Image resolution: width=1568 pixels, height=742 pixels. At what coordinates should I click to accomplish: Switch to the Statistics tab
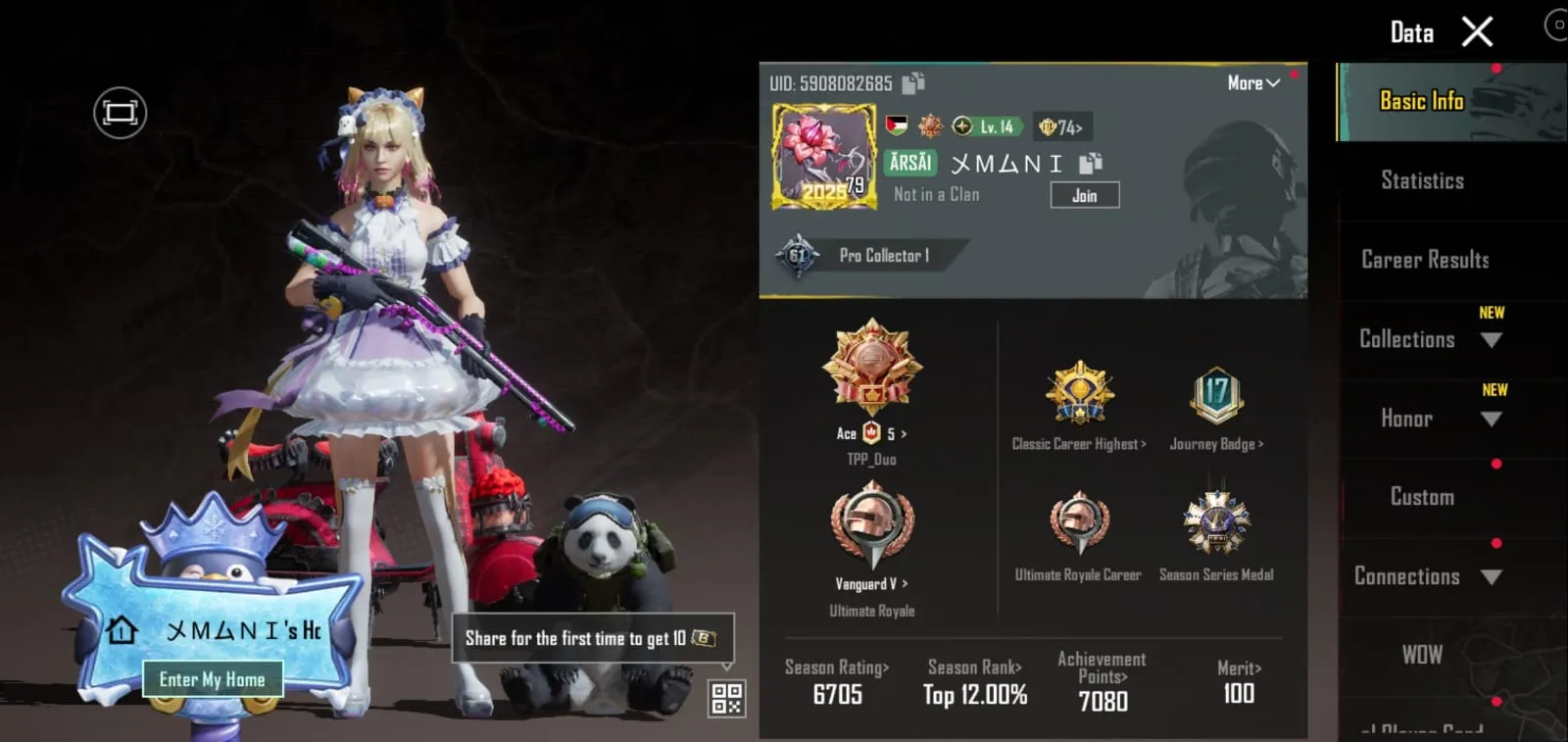point(1420,180)
